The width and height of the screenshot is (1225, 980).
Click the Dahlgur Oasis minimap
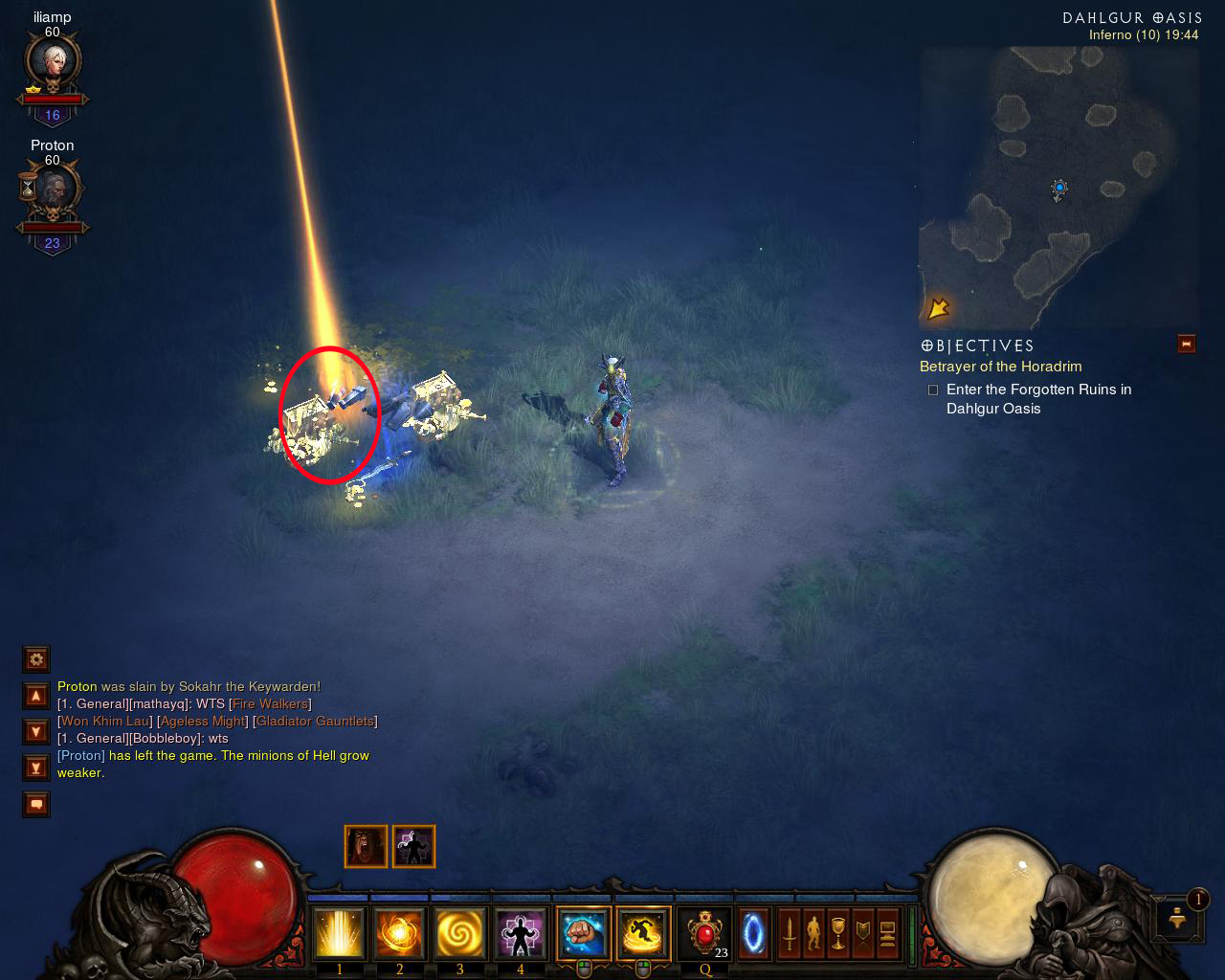click(1058, 189)
